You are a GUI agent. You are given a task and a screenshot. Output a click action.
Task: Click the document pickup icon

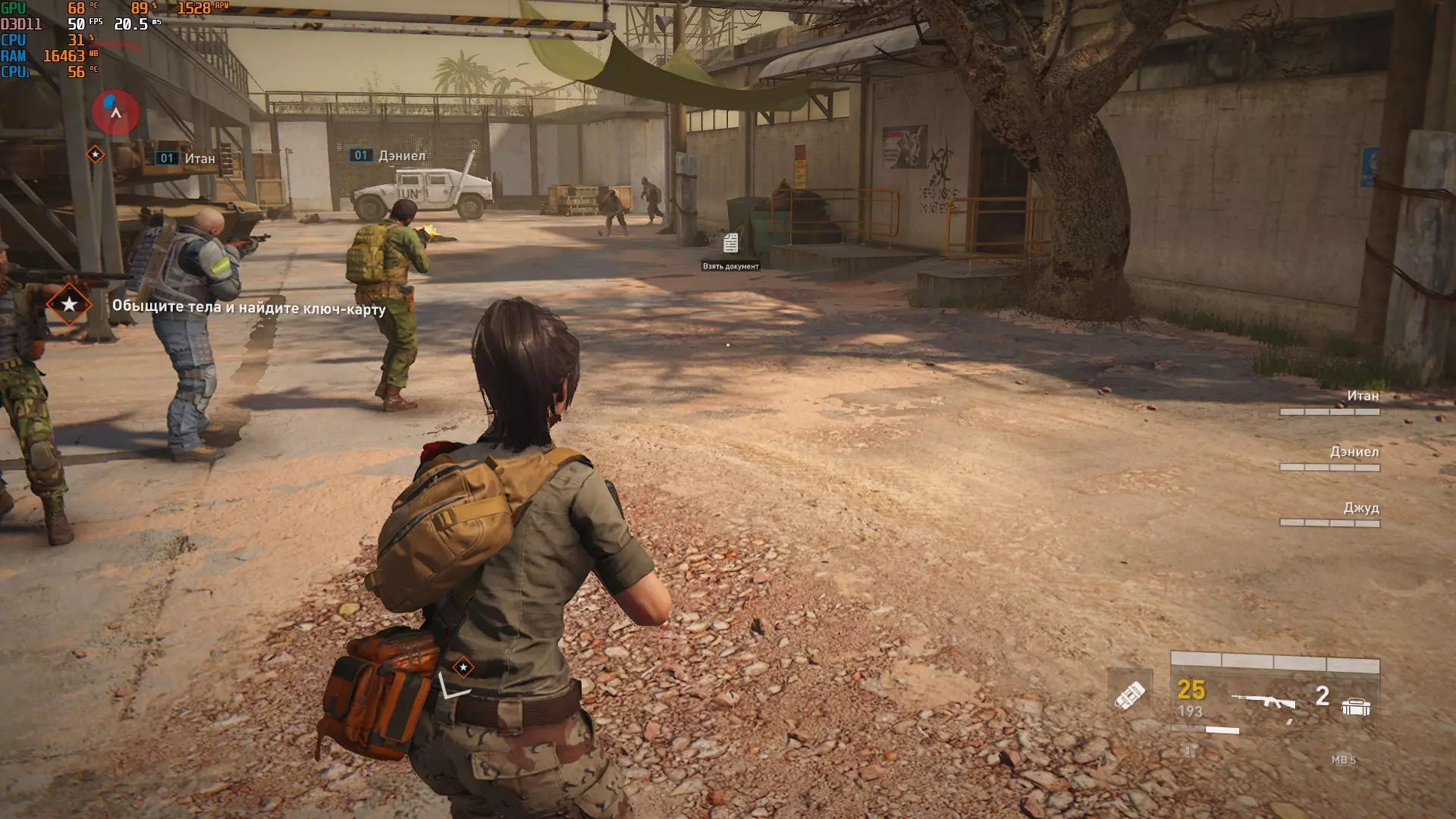point(730,243)
